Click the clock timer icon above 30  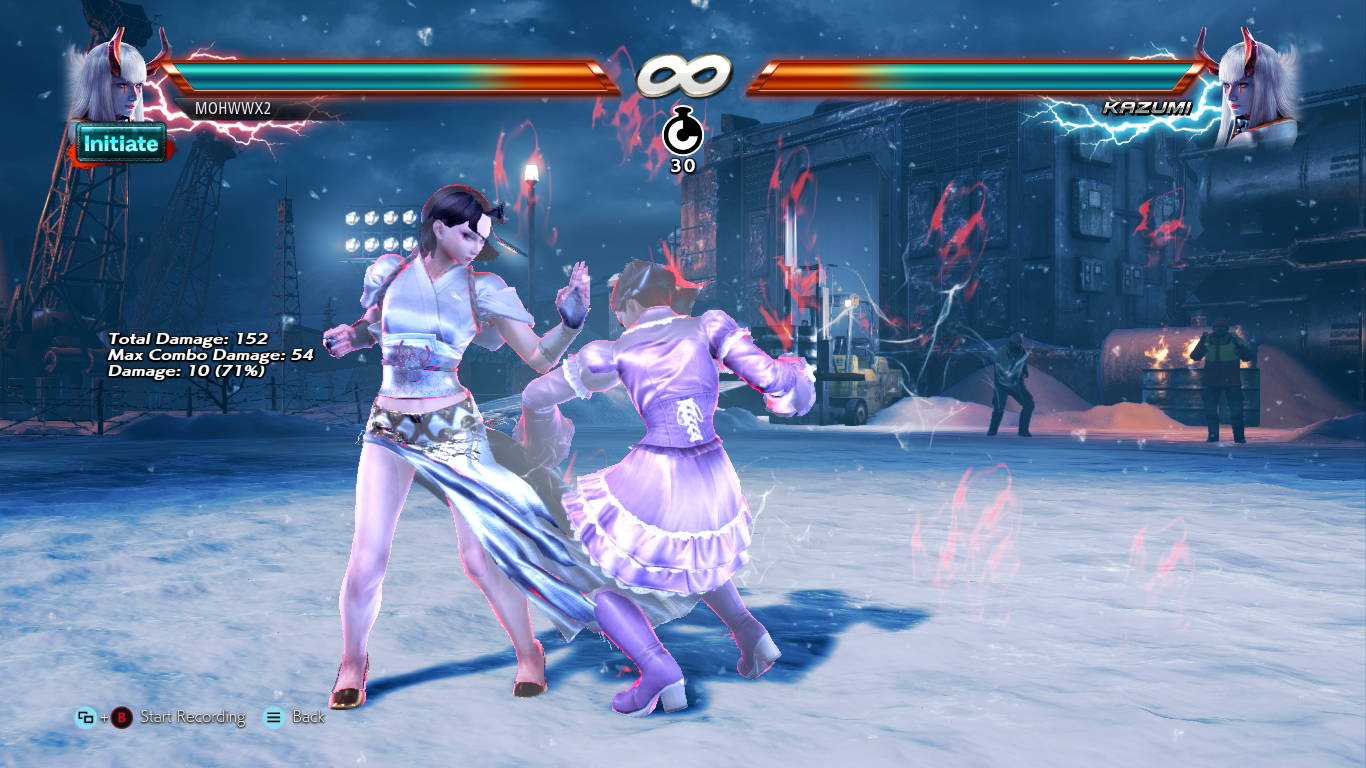683,131
